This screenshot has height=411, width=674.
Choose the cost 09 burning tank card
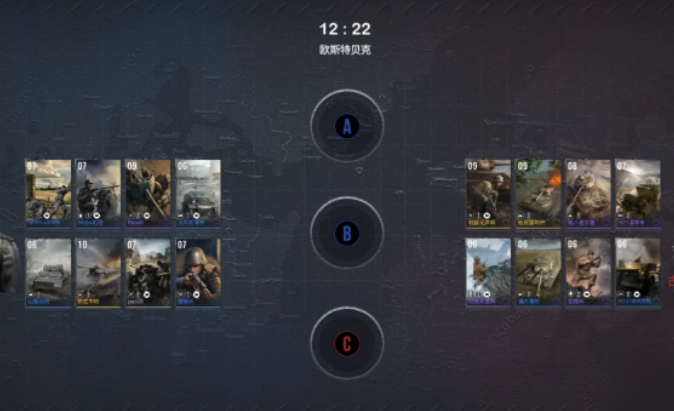tap(538, 190)
